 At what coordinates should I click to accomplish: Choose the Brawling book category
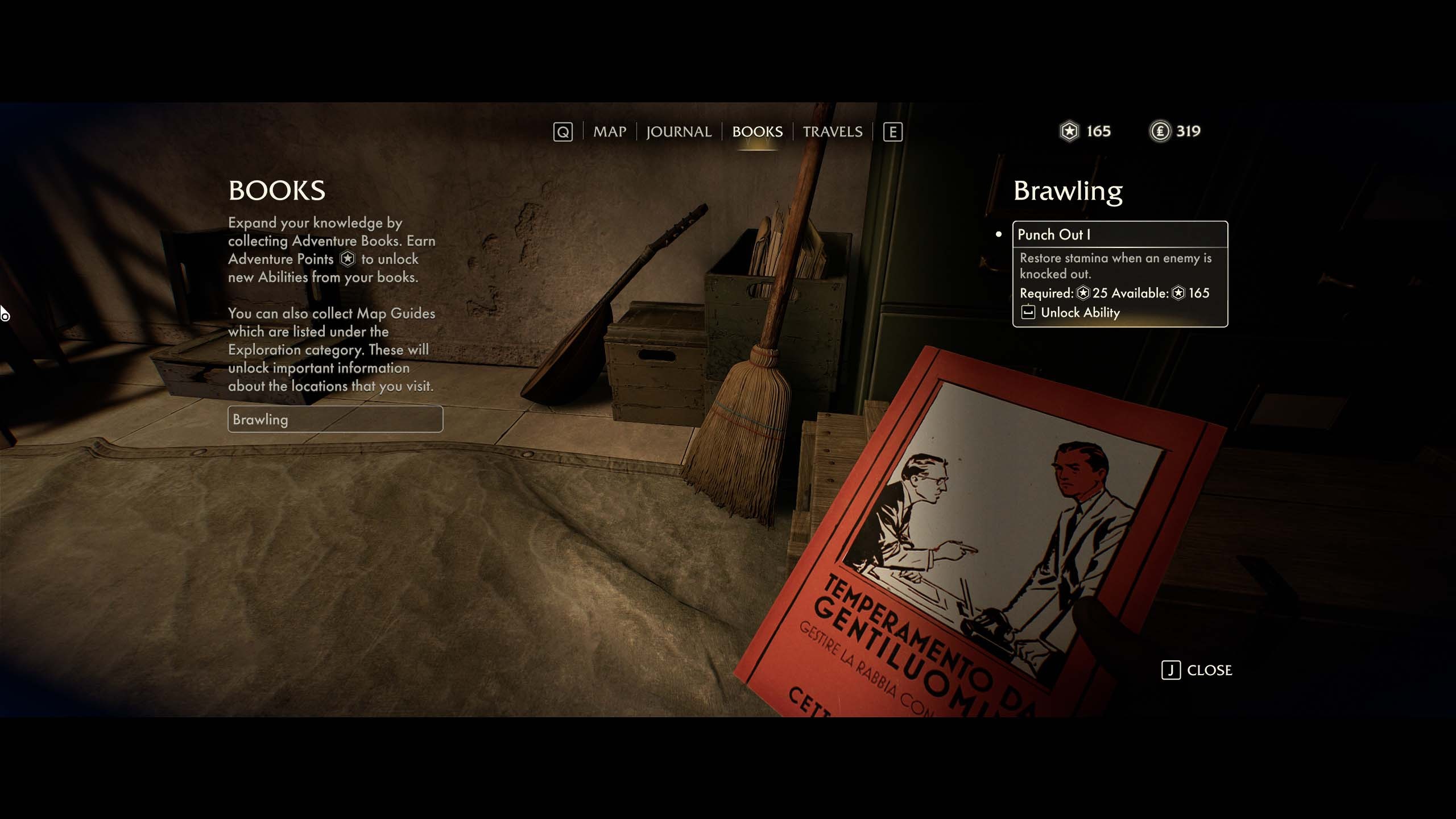pyautogui.click(x=335, y=419)
